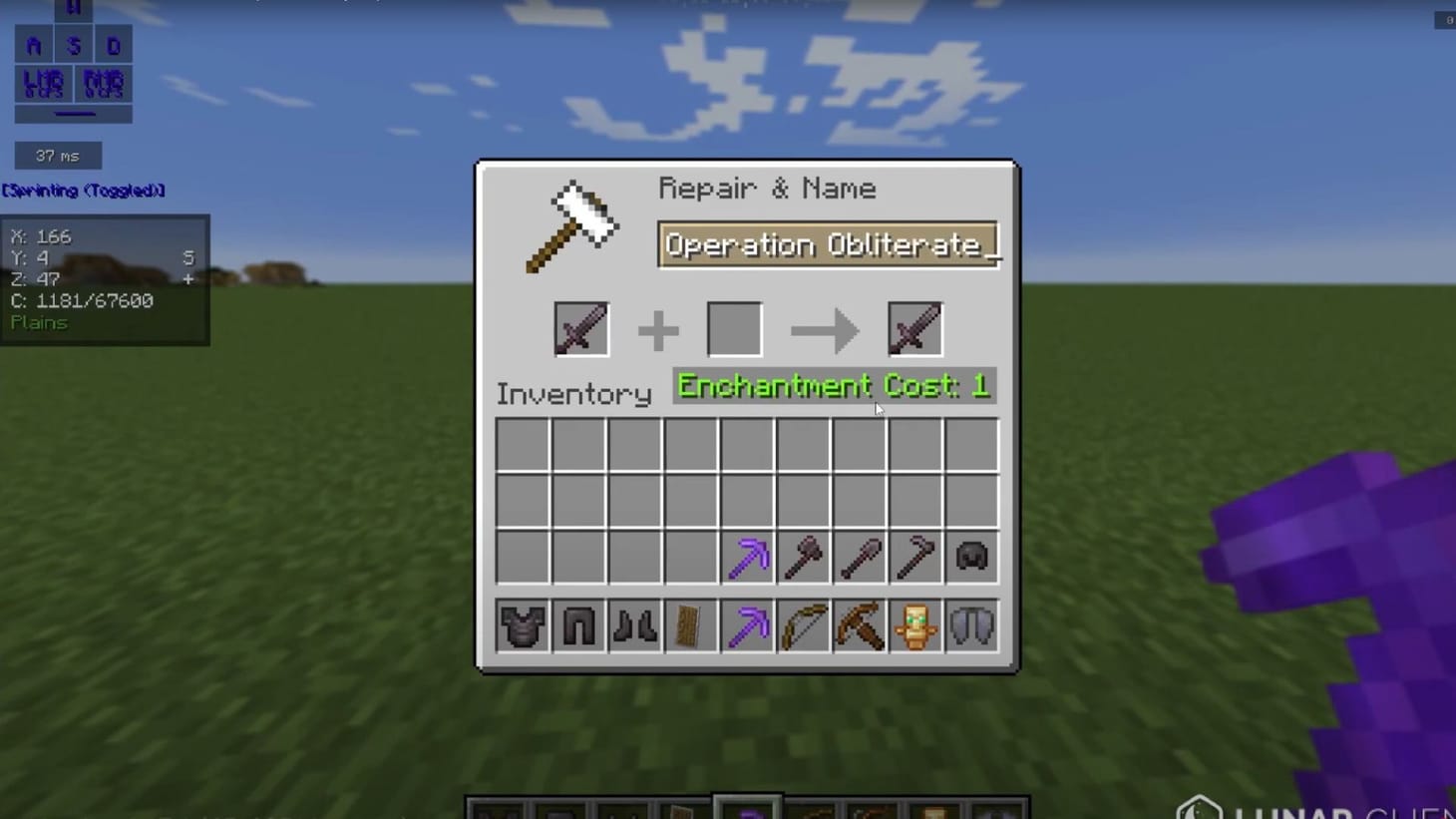Select the netherite axe in the inventory
1456x819 pixels.
coord(803,557)
